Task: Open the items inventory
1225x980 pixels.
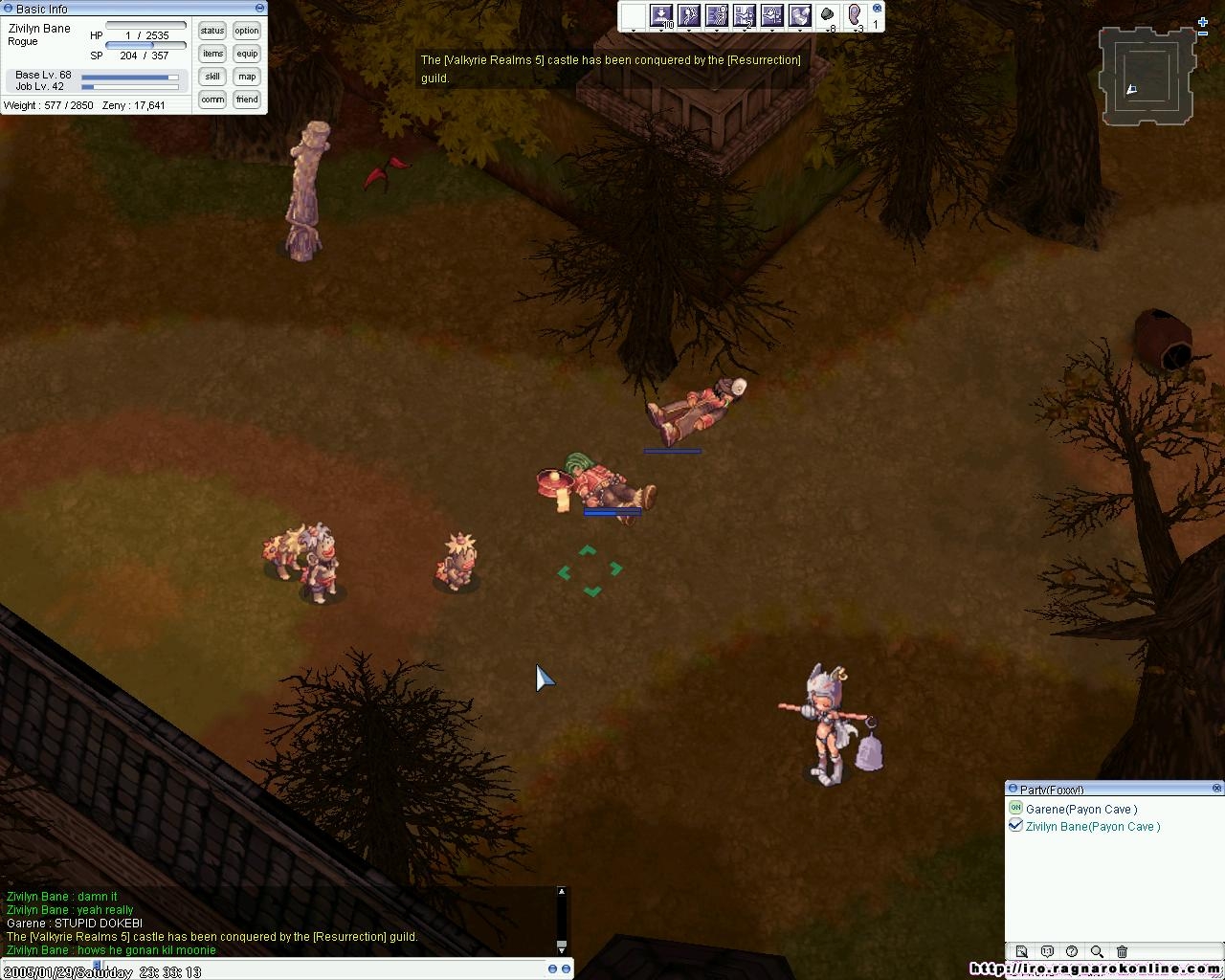Action: [x=212, y=54]
